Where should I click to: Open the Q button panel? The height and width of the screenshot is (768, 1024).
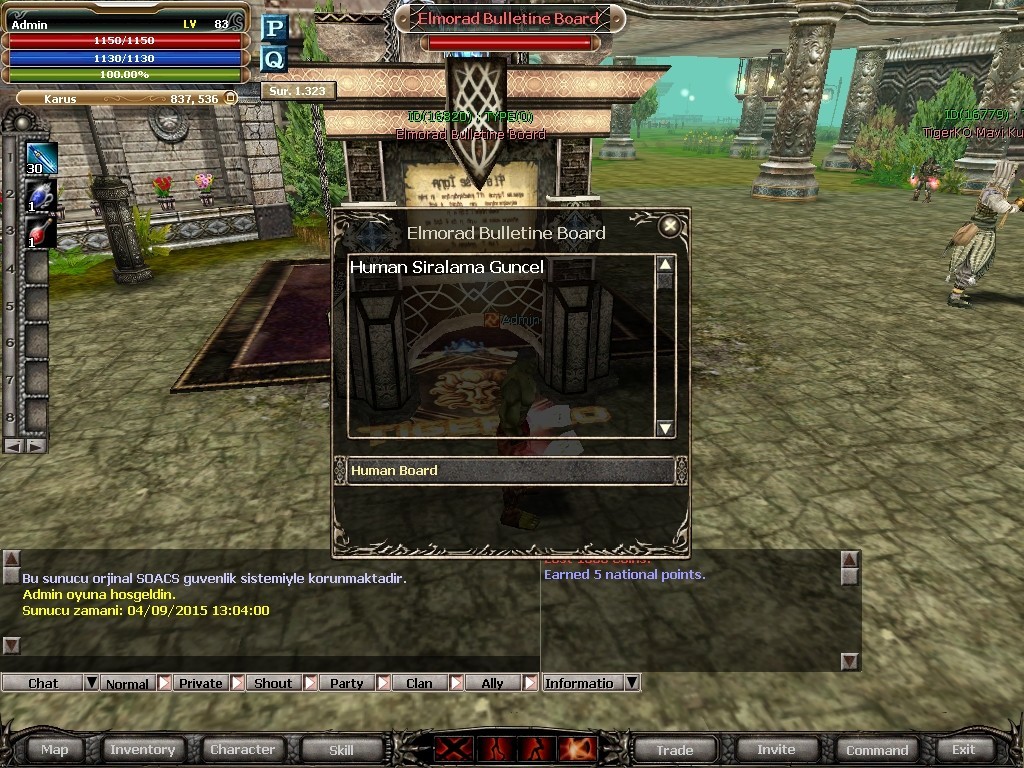pos(274,59)
